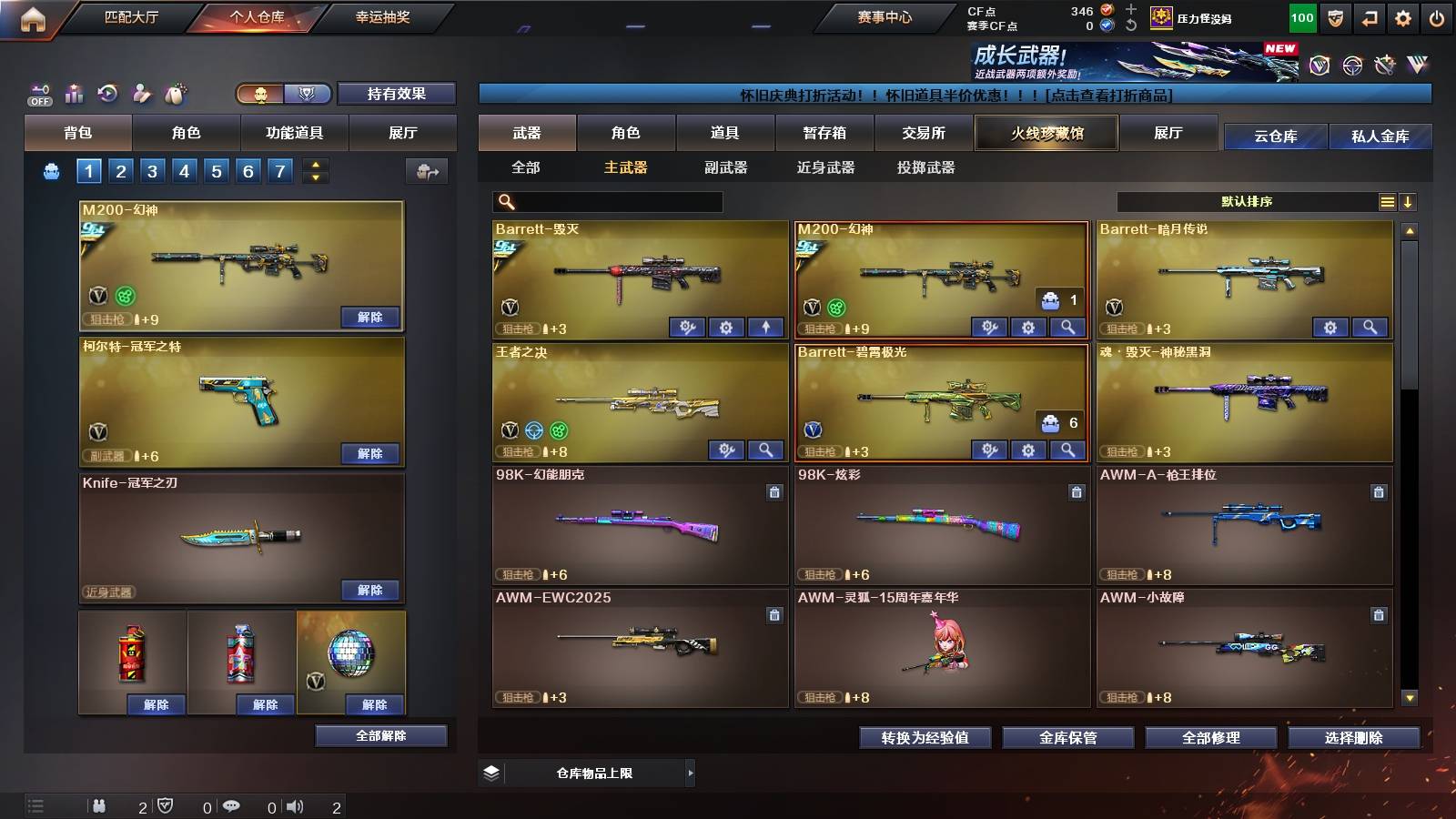This screenshot has height=819, width=1456.
Task: Click the list view icon beside 默认排序
Action: (x=1387, y=201)
